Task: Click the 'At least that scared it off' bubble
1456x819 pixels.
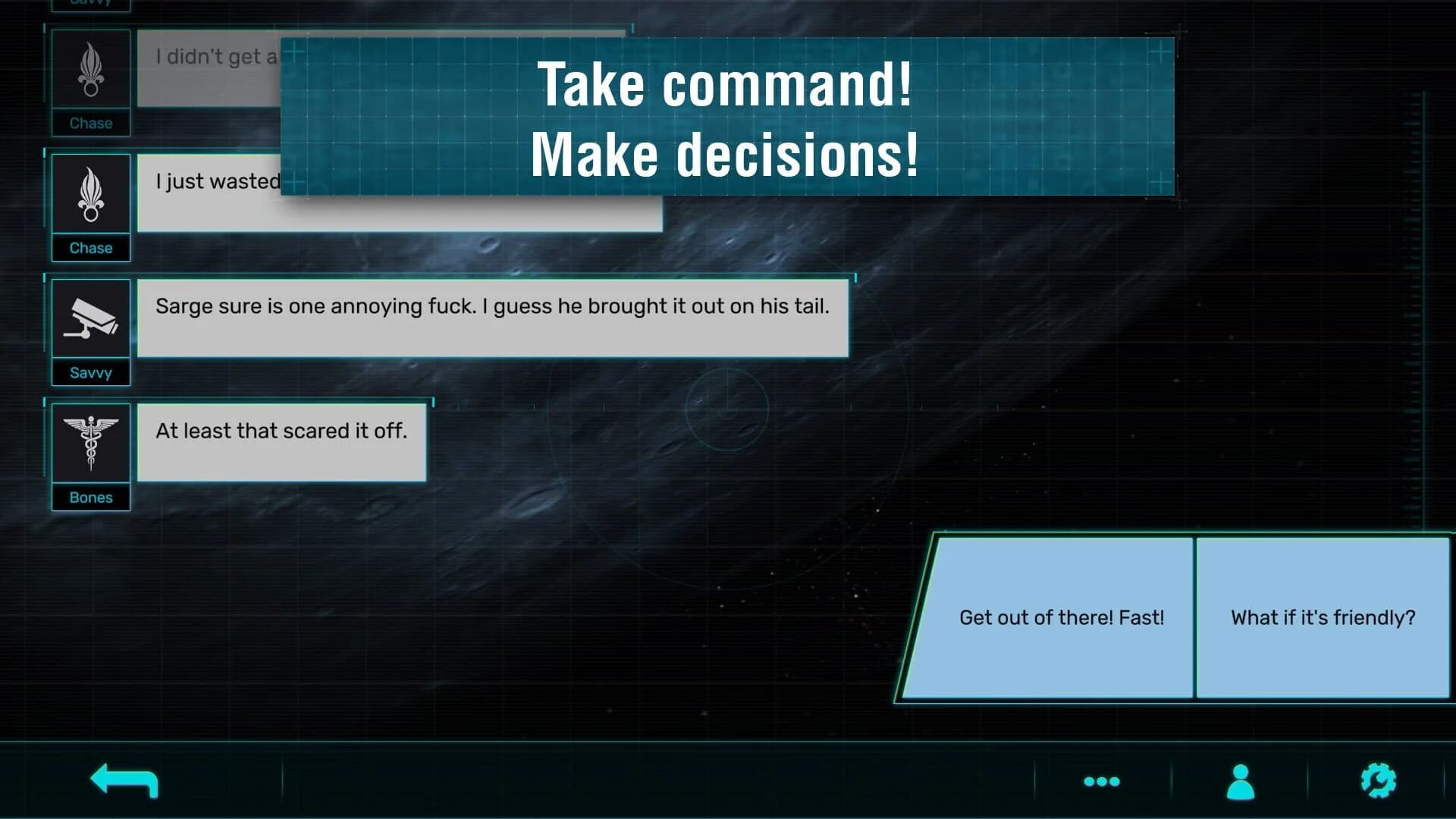Action: [x=281, y=442]
